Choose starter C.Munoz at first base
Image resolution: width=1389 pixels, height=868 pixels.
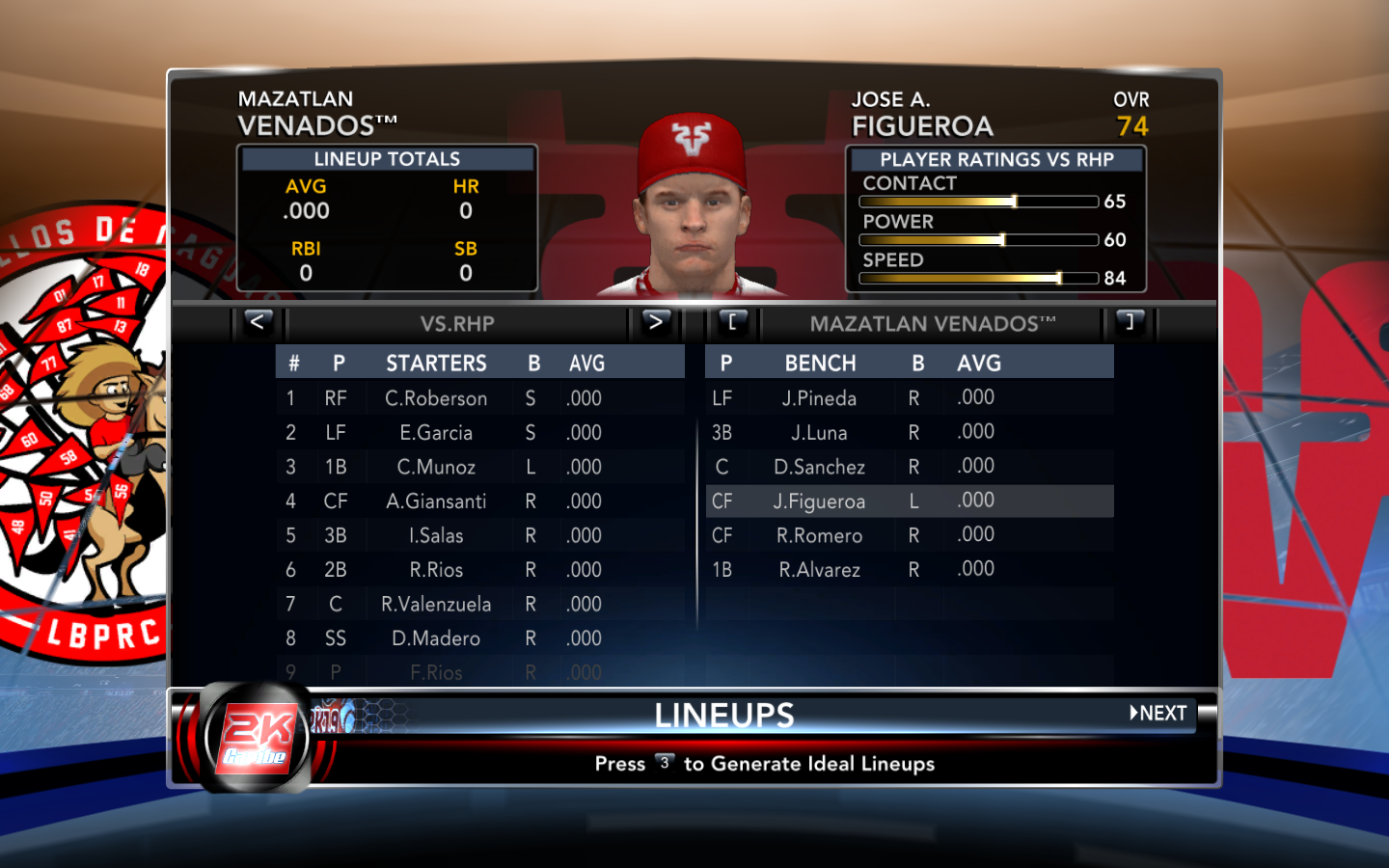tap(436, 468)
